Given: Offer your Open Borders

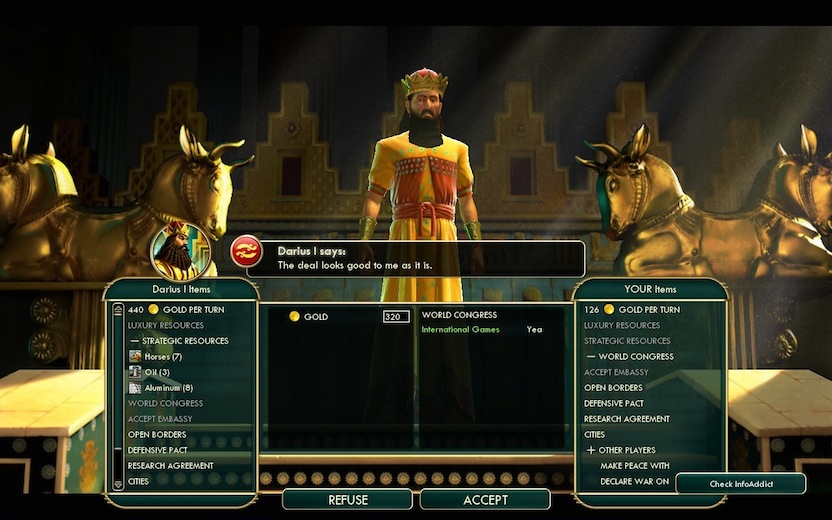Looking at the screenshot, I should pyautogui.click(x=613, y=388).
